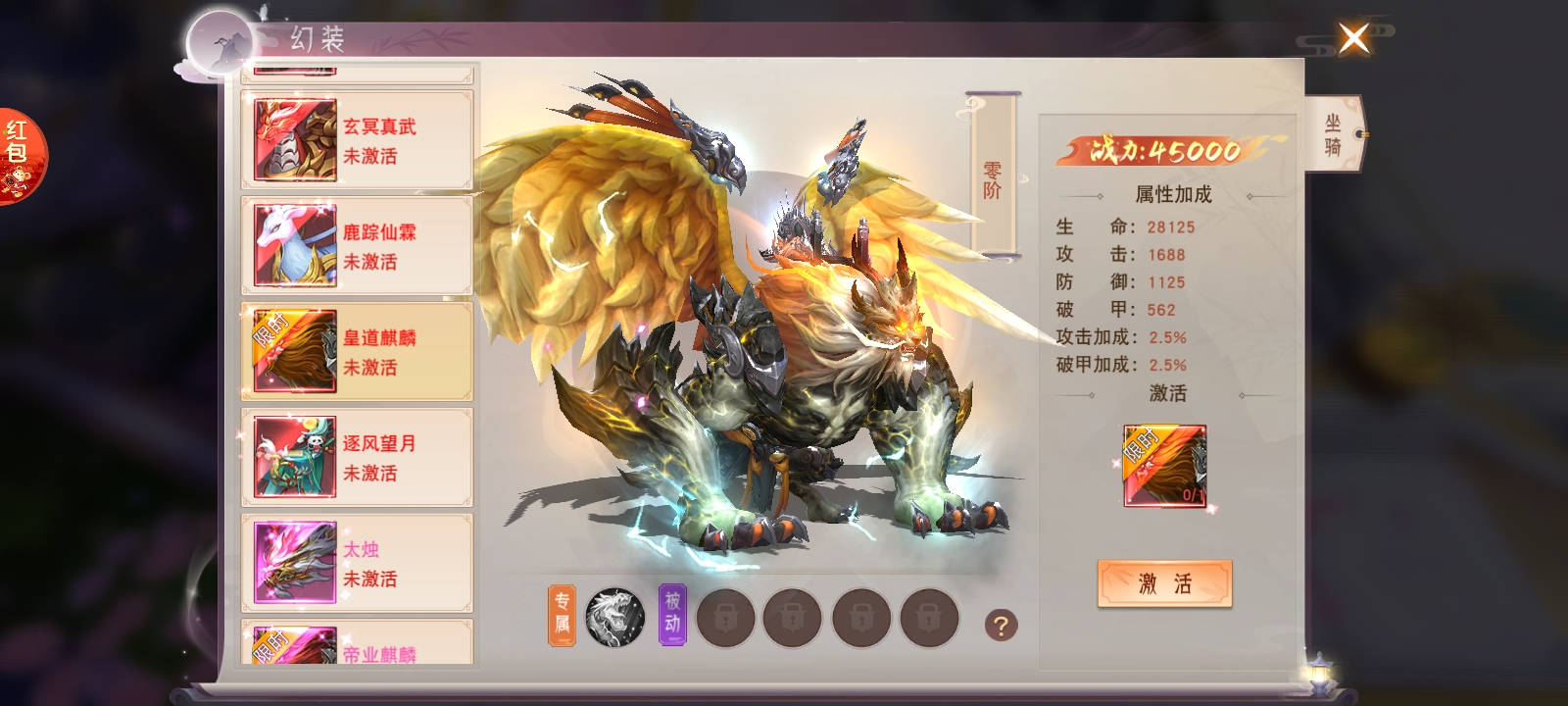The image size is (1568, 706).
Task: Choose the 鹿踪仙霖 mount entry
Action: tap(358, 245)
